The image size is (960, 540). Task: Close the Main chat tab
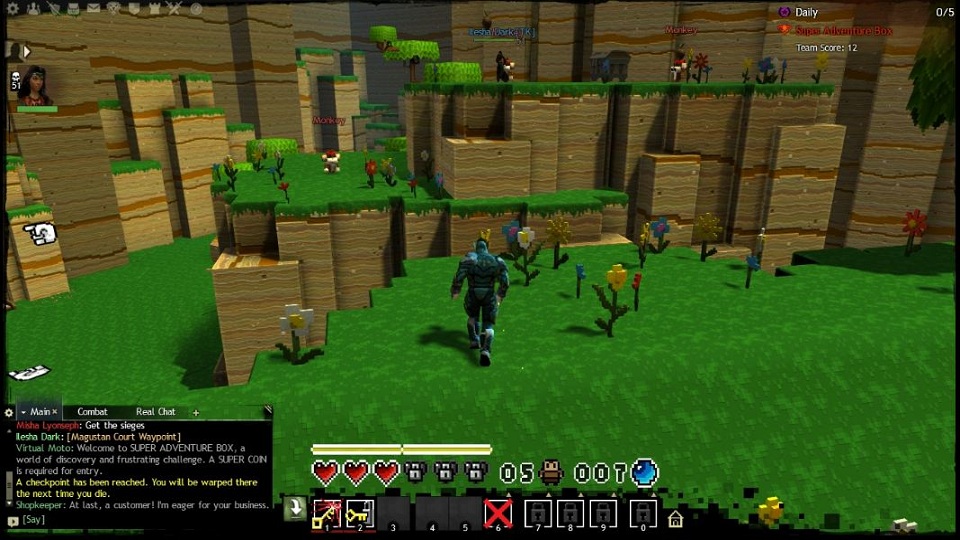point(55,412)
